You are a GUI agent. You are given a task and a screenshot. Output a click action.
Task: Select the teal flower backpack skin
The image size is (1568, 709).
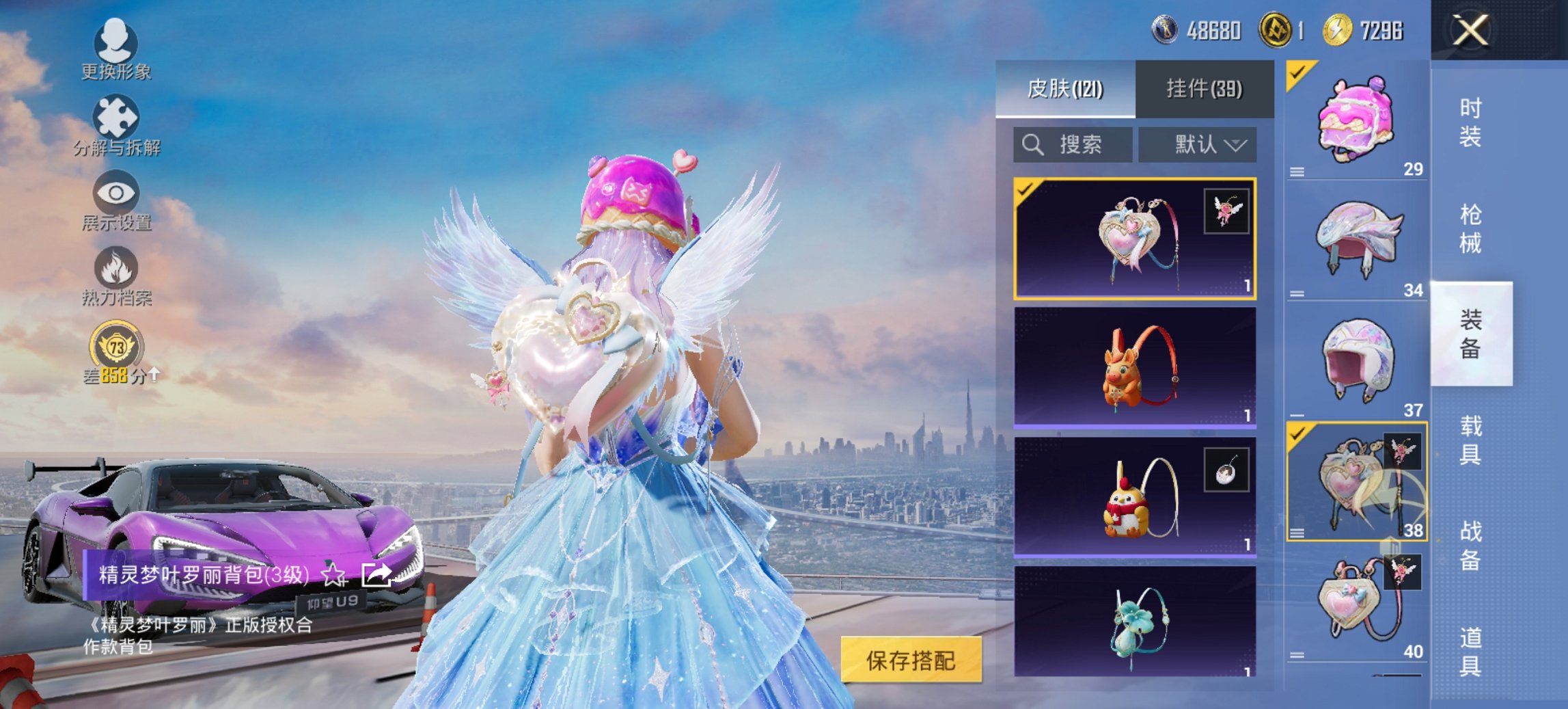click(x=1134, y=621)
